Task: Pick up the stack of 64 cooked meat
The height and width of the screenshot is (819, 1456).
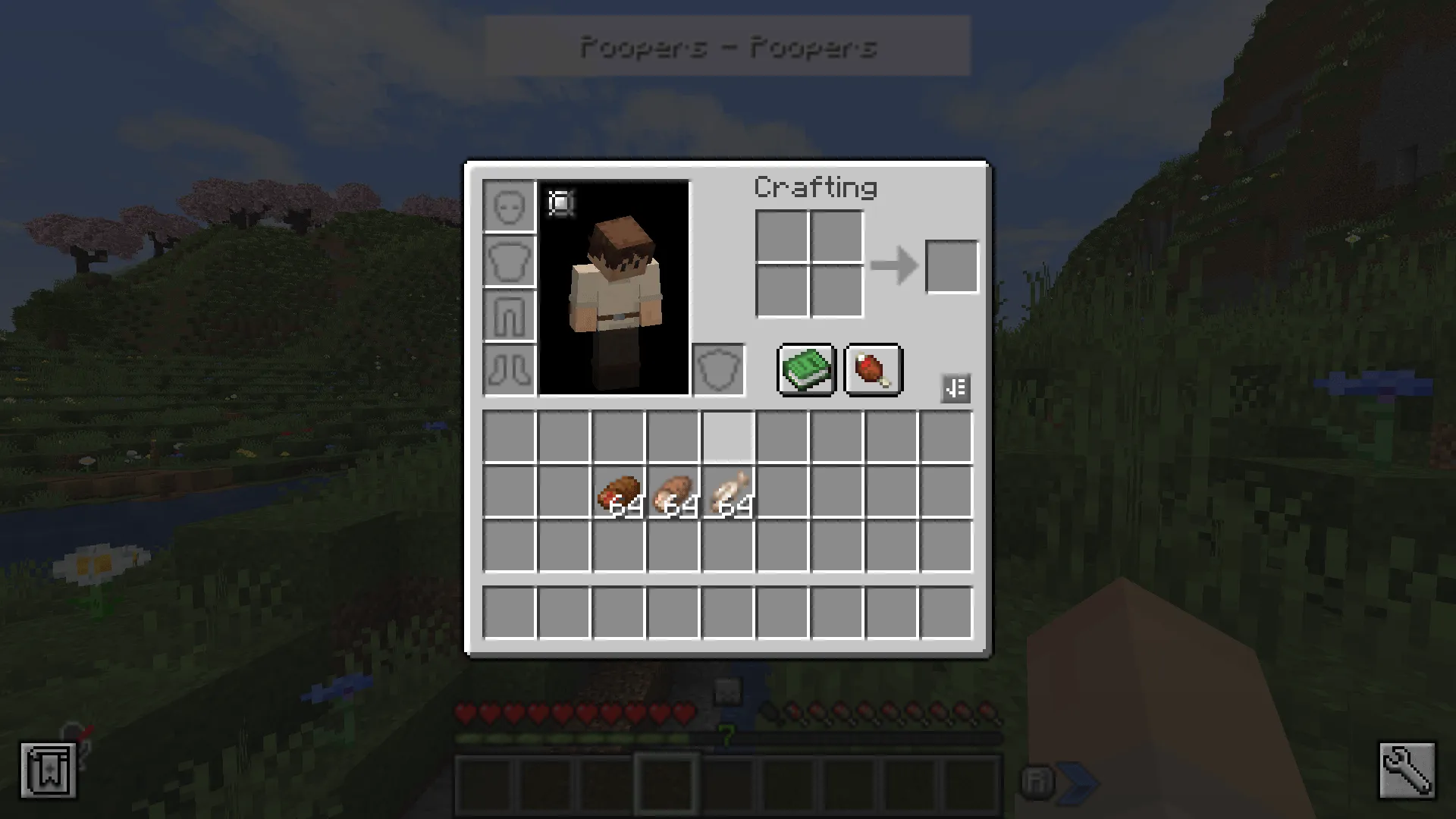Action: 620,491
